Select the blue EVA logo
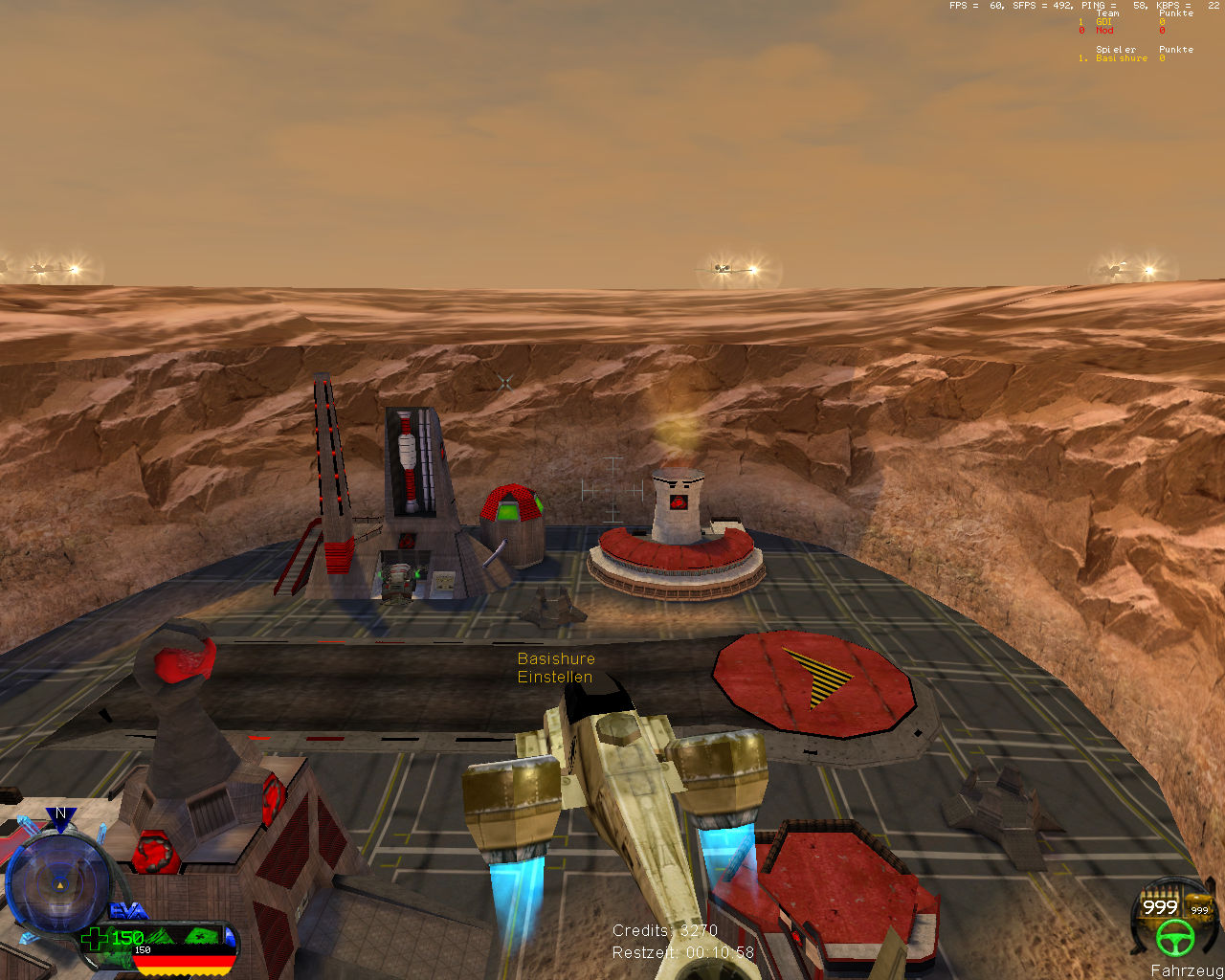1225x980 pixels. tap(128, 912)
